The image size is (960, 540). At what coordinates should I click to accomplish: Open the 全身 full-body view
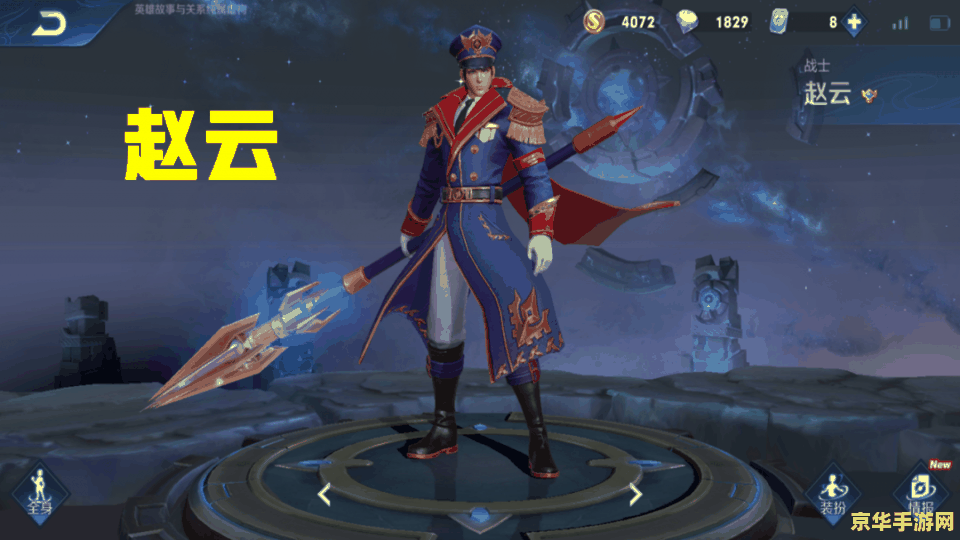(40, 492)
